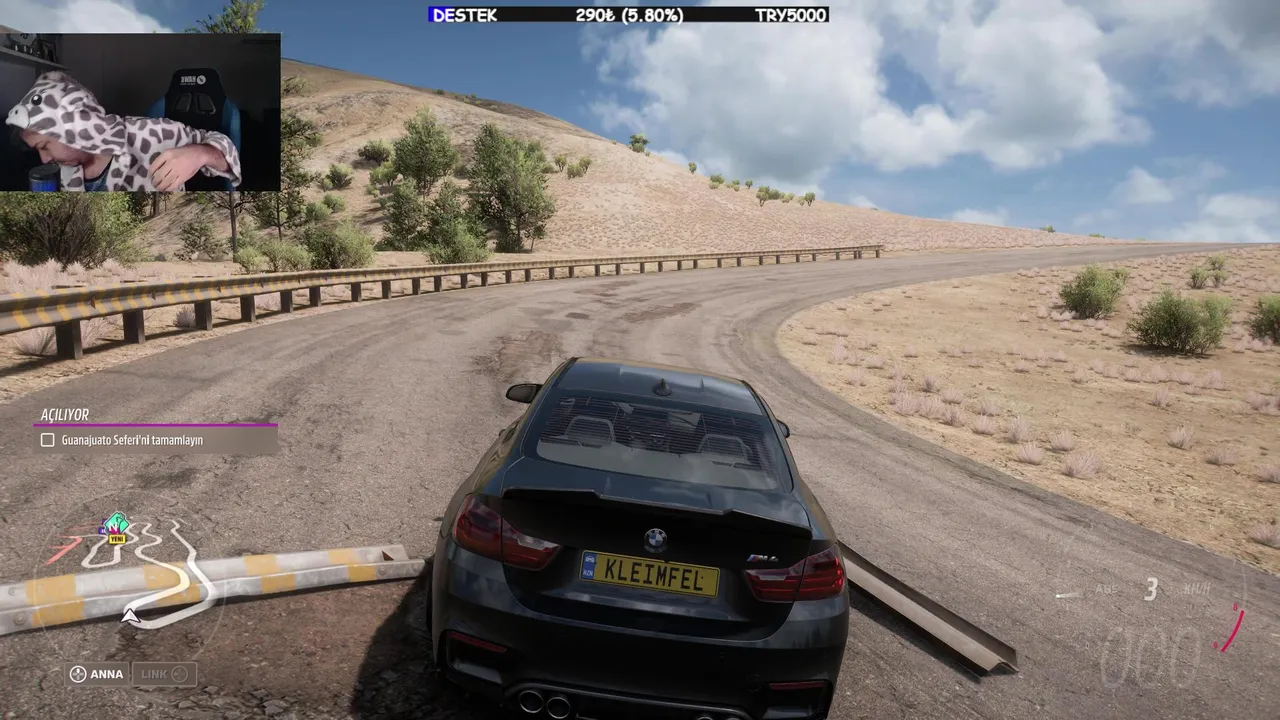
Task: Select the streamer webcam overlay
Action: pyautogui.click(x=140, y=112)
